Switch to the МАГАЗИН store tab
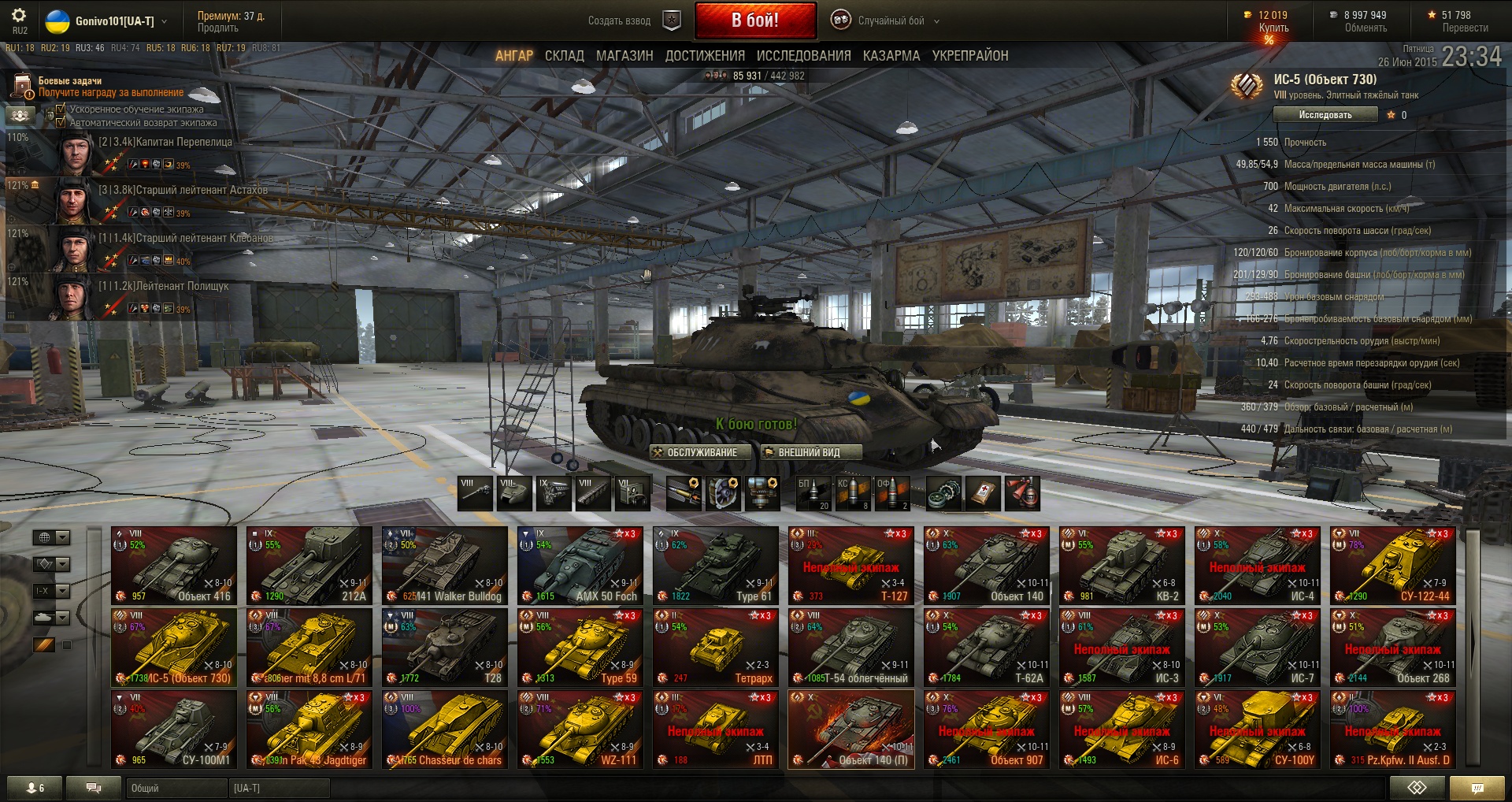 coord(624,56)
